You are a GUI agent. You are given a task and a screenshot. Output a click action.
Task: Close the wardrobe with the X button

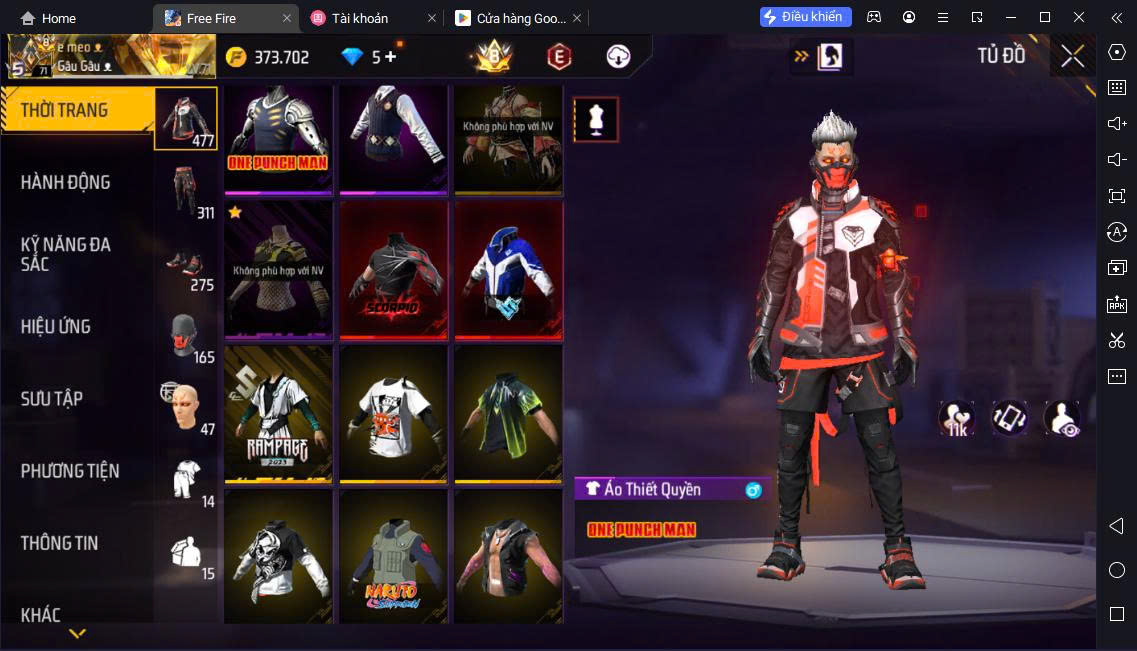click(x=1072, y=56)
